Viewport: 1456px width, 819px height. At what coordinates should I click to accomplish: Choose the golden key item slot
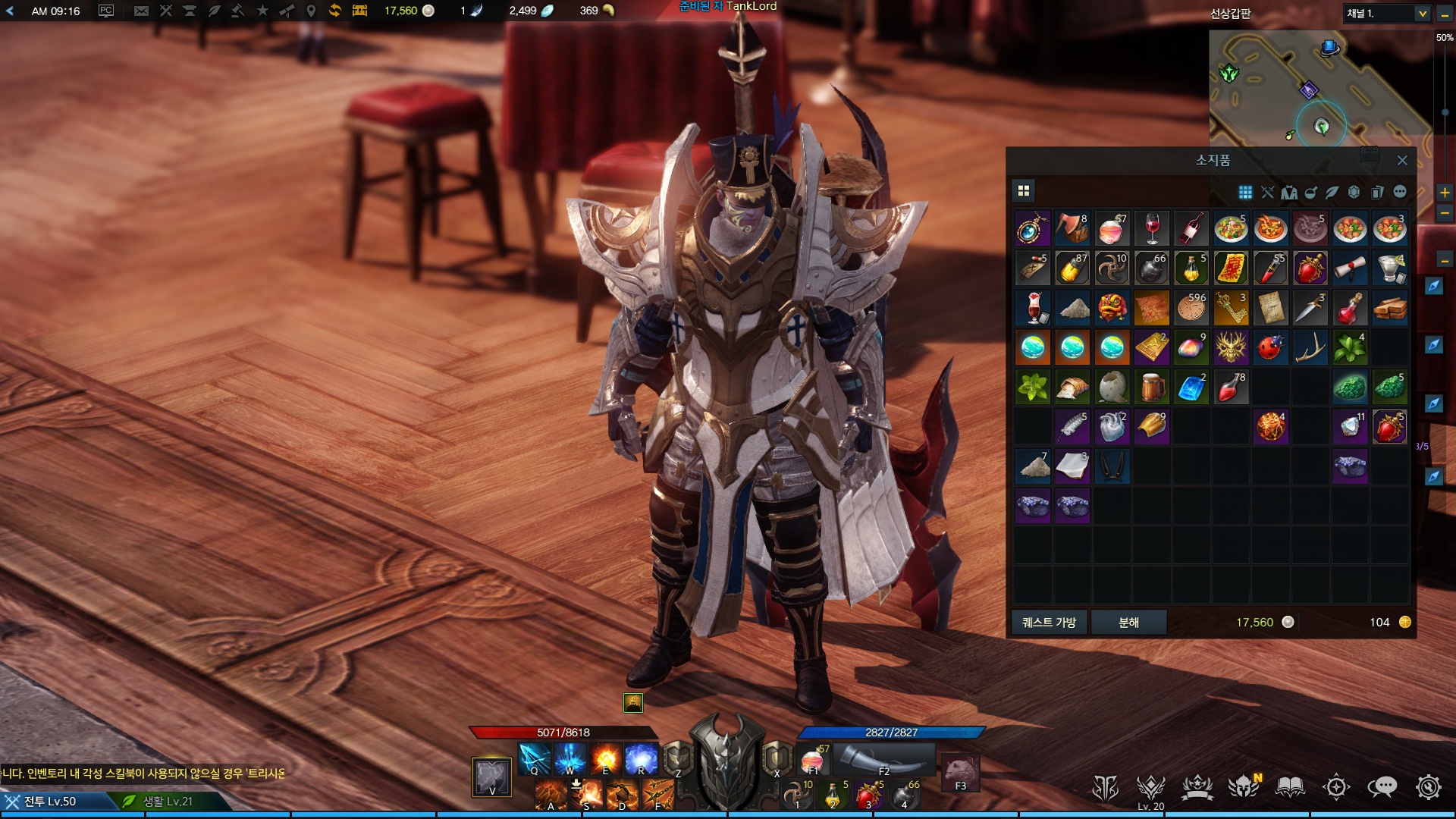point(1231,308)
